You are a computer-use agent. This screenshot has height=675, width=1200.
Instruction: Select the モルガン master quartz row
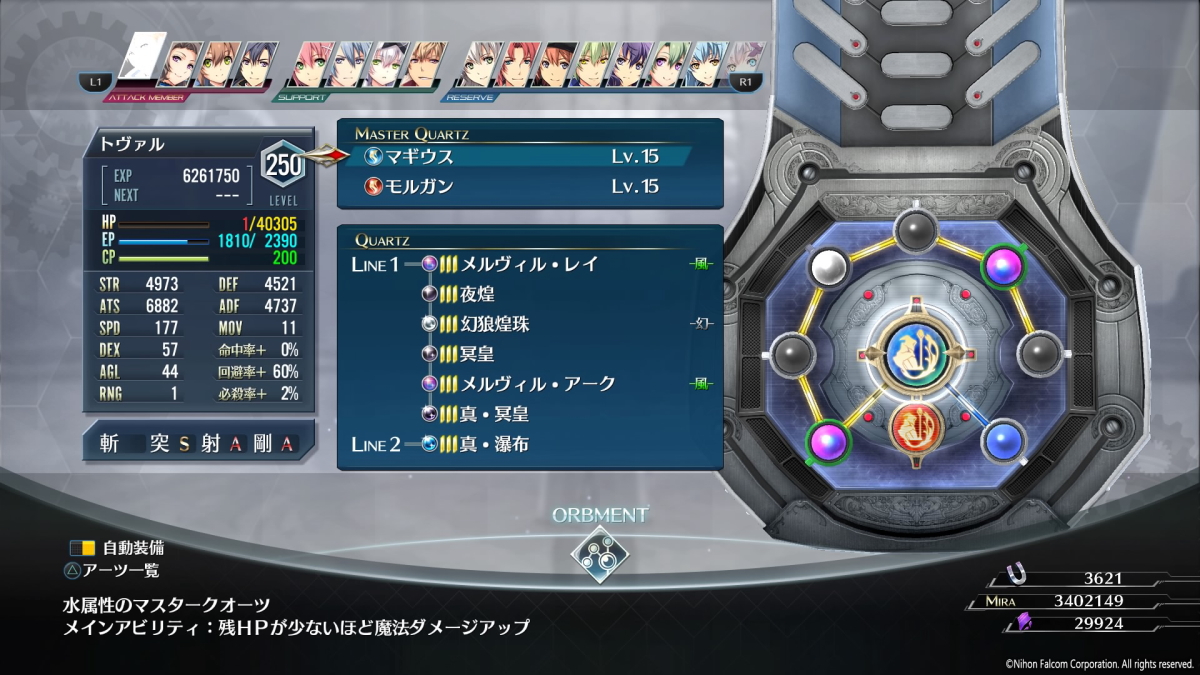pyautogui.click(x=520, y=186)
